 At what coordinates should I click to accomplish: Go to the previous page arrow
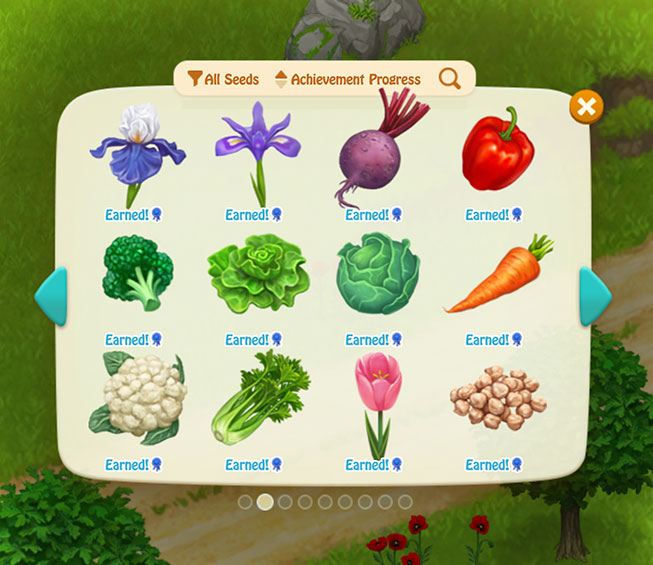[x=51, y=297]
